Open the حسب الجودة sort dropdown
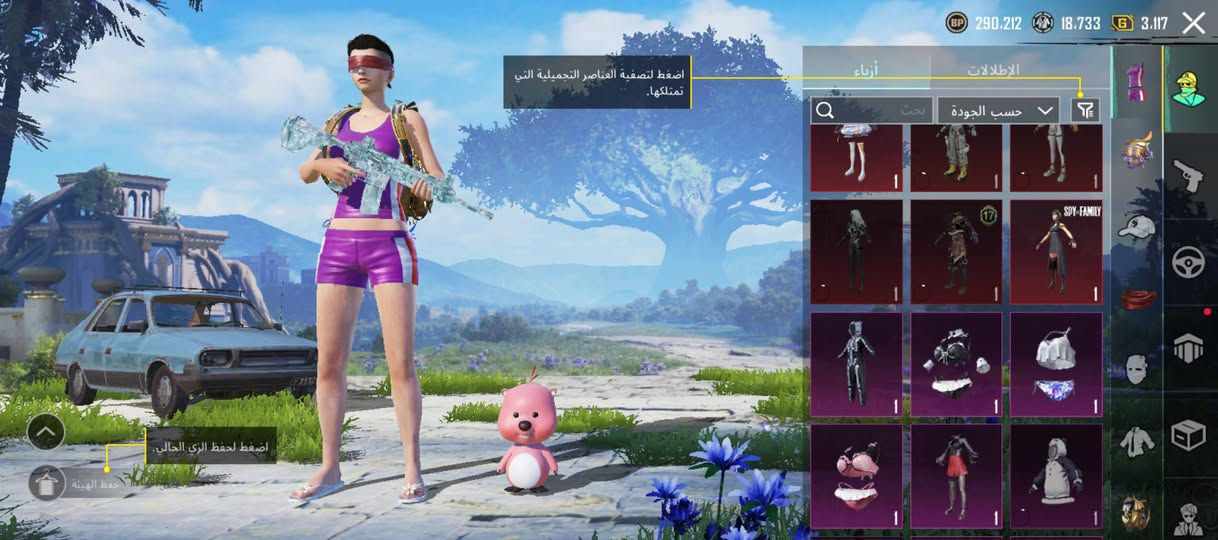This screenshot has width=1218, height=540. [998, 110]
